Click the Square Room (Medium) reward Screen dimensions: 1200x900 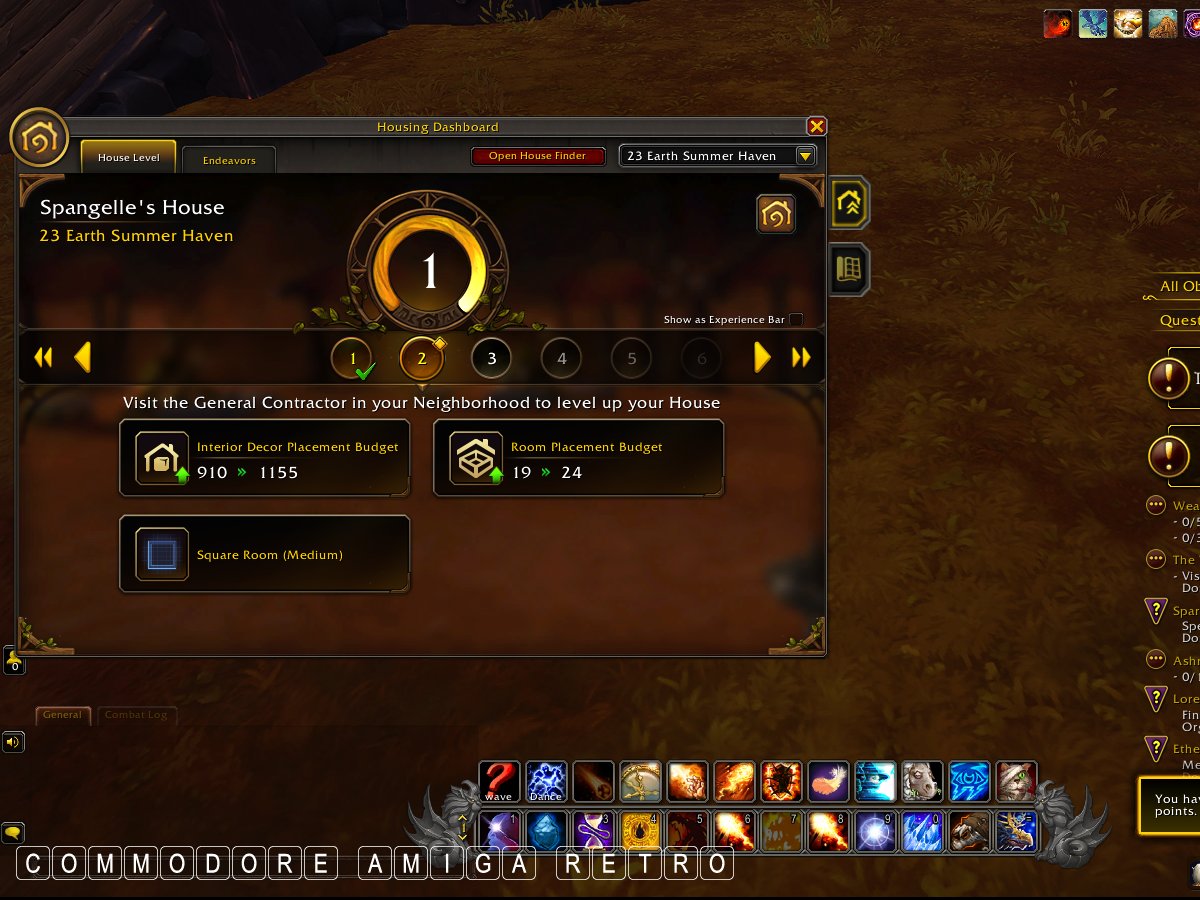(264, 554)
